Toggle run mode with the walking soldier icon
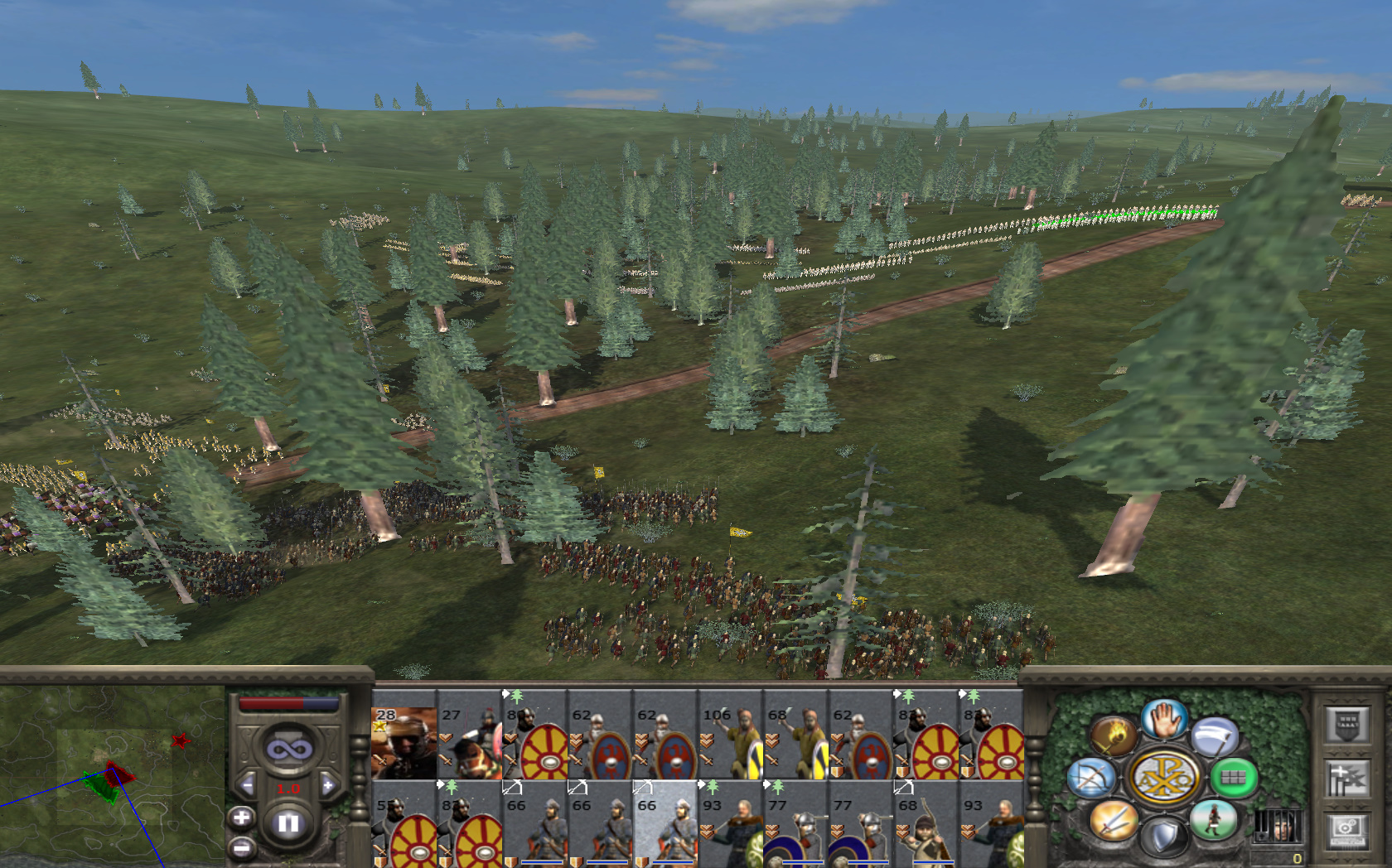This screenshot has width=1392, height=868. click(x=1213, y=820)
